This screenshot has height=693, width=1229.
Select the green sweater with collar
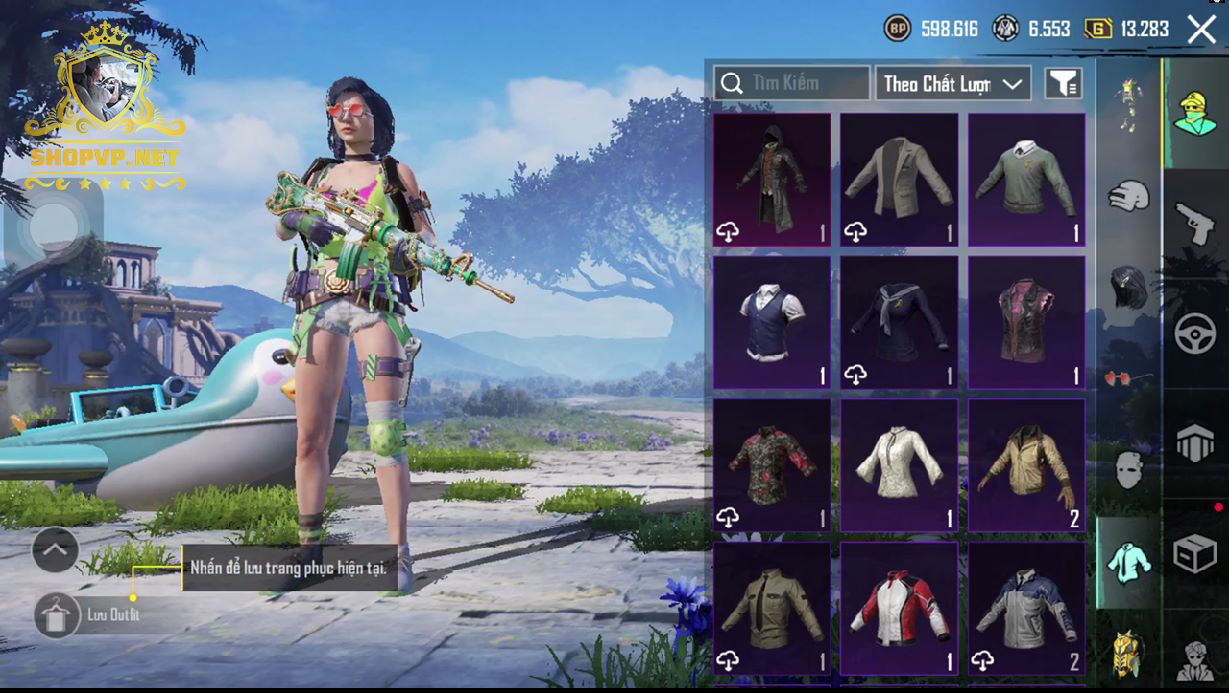[1027, 180]
